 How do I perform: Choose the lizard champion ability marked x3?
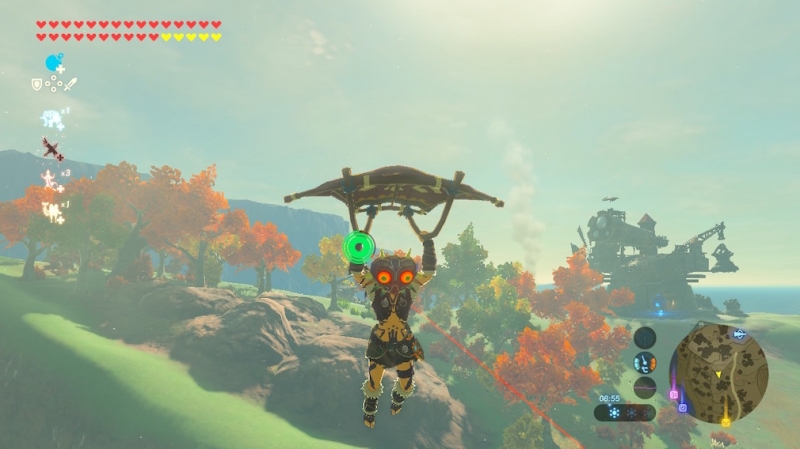[x=50, y=180]
